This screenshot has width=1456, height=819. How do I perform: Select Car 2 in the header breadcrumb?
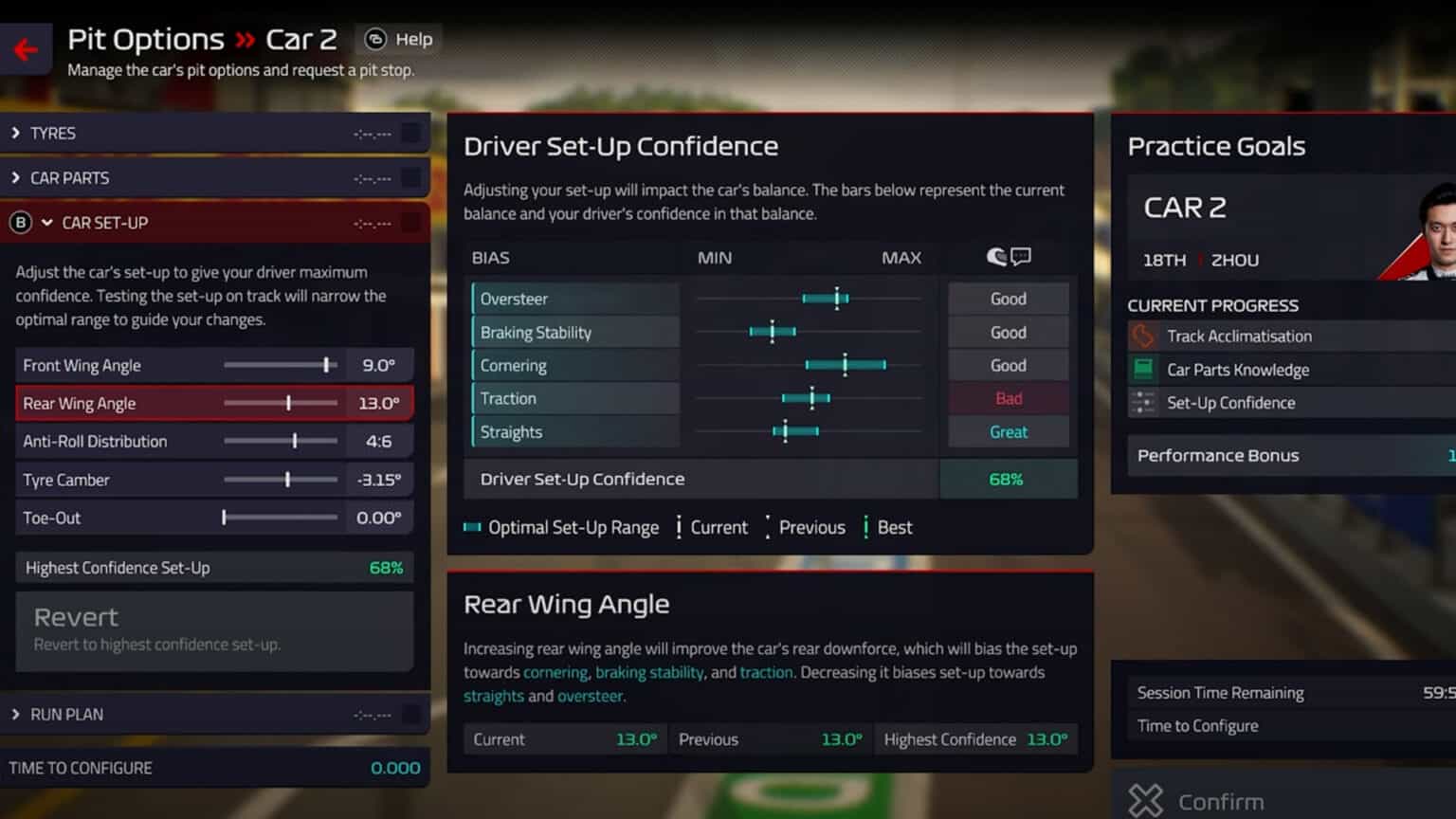304,39
